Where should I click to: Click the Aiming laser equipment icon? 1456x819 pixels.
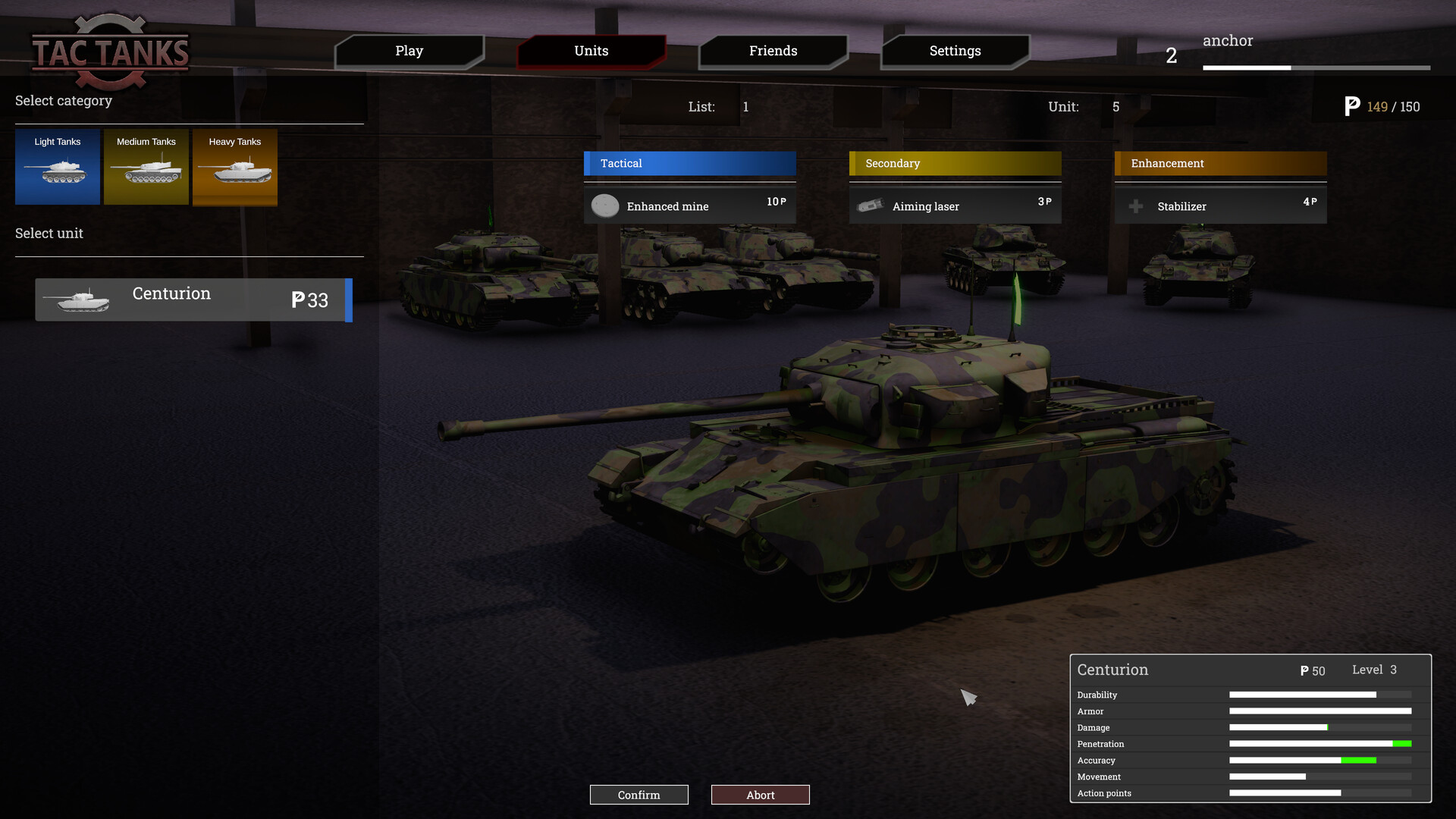871,206
